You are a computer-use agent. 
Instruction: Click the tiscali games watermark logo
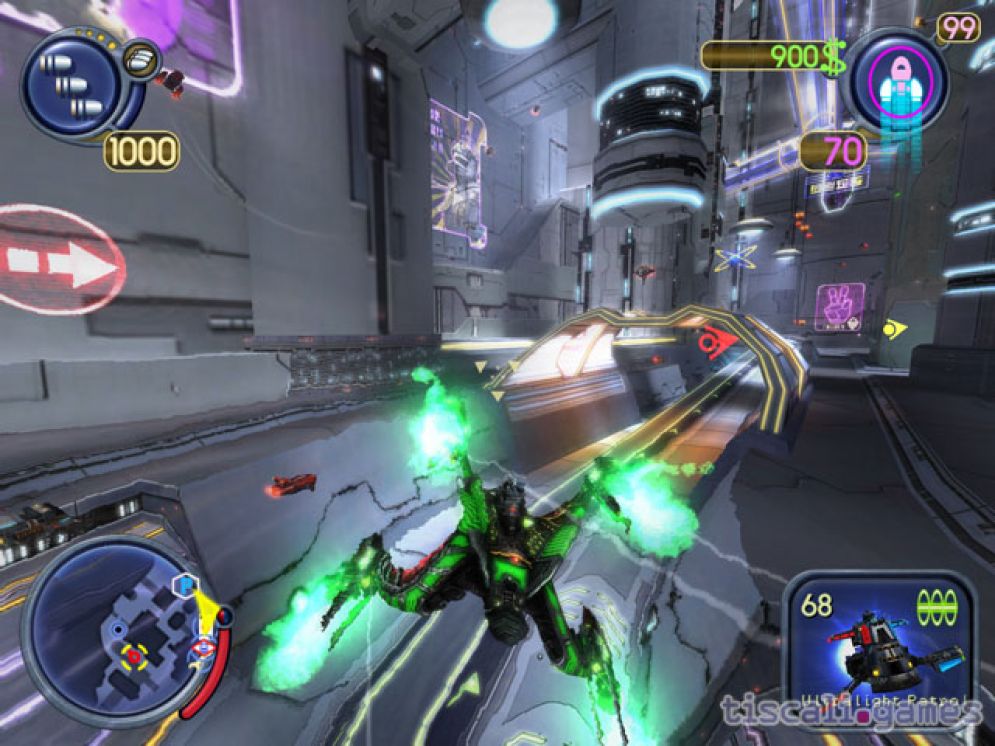coord(851,712)
